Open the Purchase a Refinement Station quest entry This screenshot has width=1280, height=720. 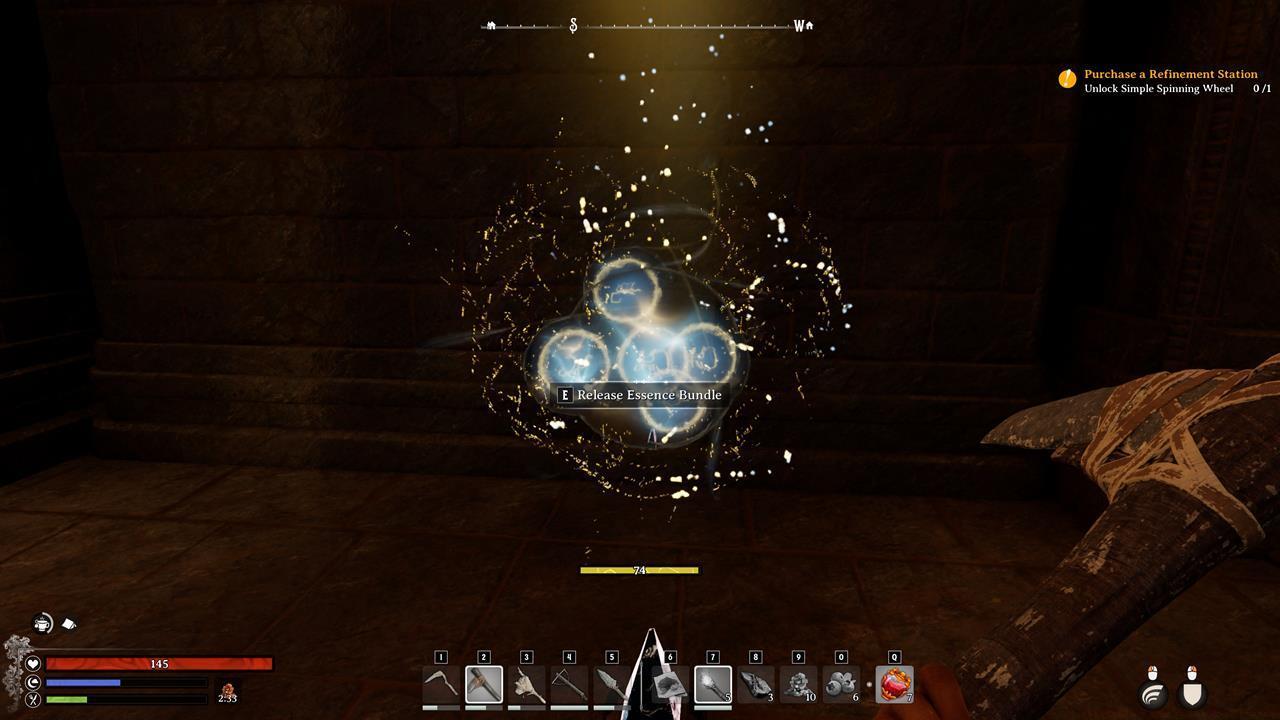pyautogui.click(x=1171, y=74)
